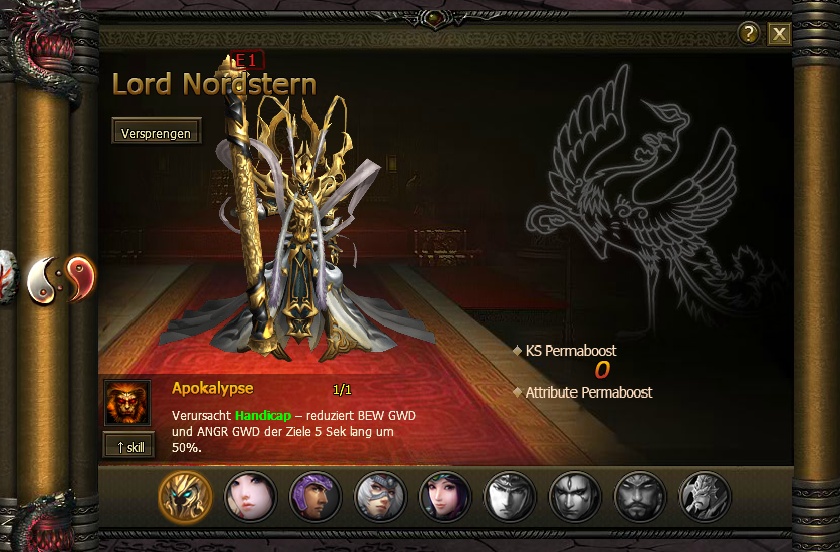This screenshot has height=552, width=840.
Task: Open the question mark help button
Action: pyautogui.click(x=749, y=35)
